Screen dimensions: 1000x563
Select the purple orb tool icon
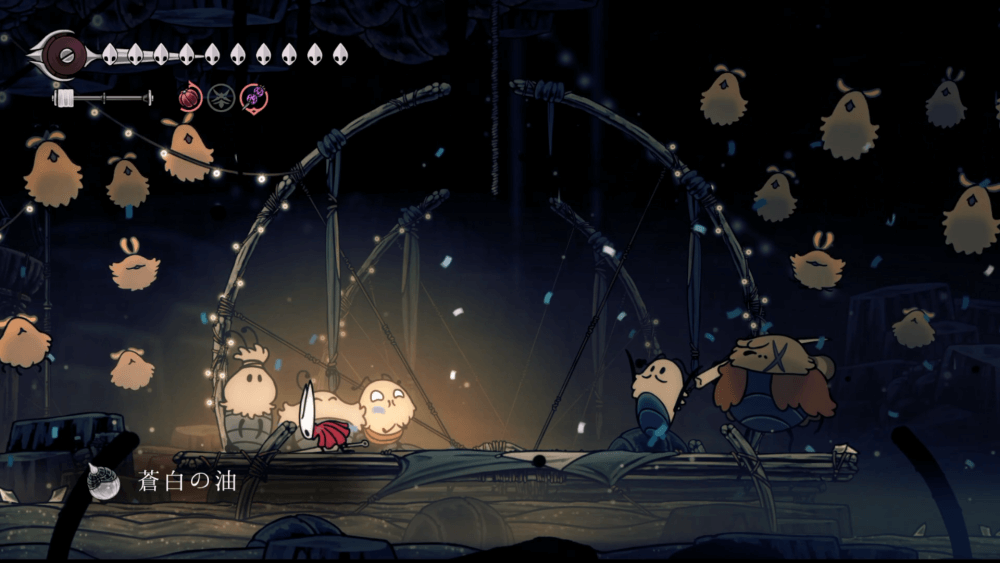click(254, 98)
